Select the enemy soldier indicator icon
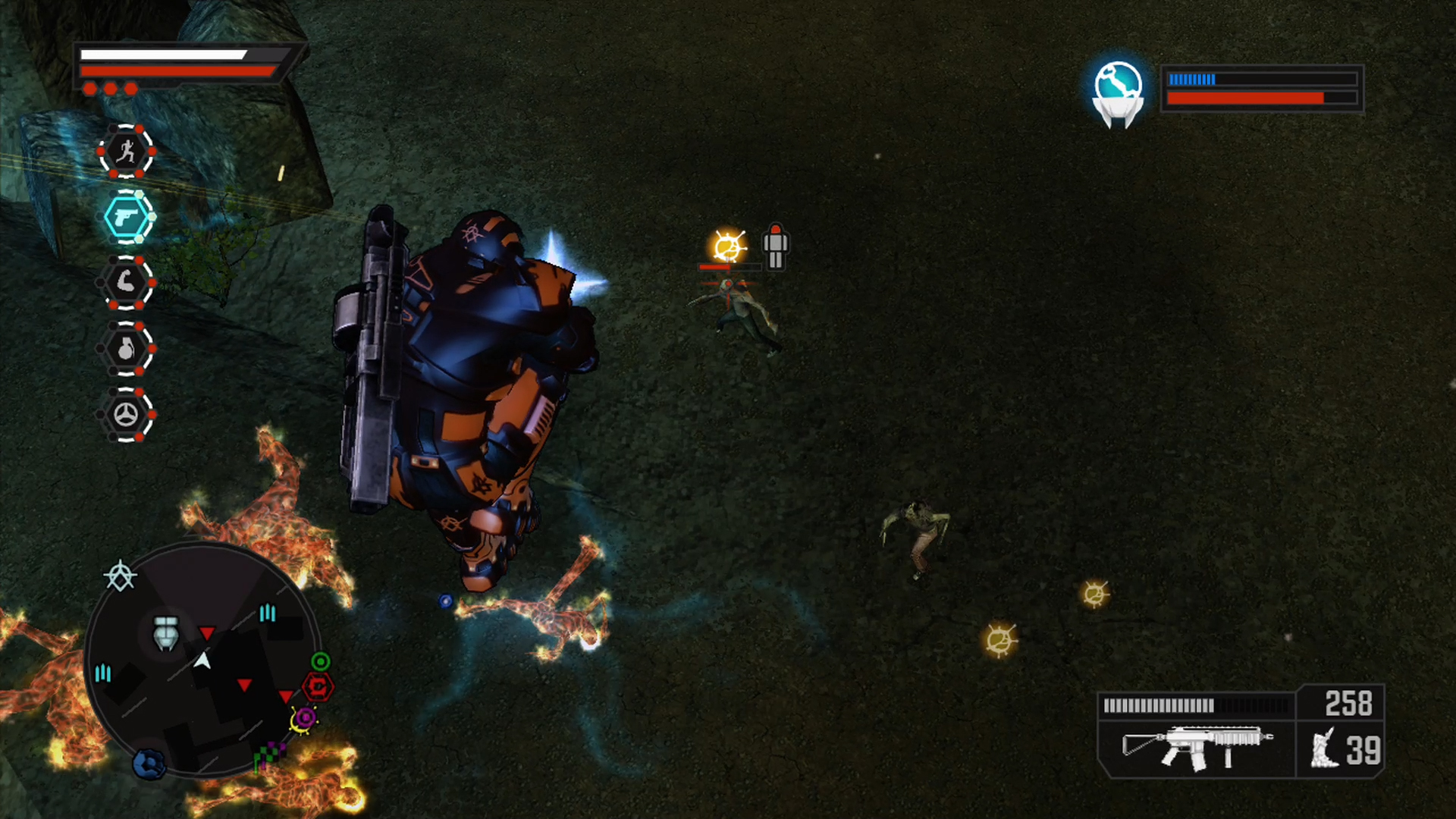Screen dimensions: 1456x819 (x=774, y=246)
